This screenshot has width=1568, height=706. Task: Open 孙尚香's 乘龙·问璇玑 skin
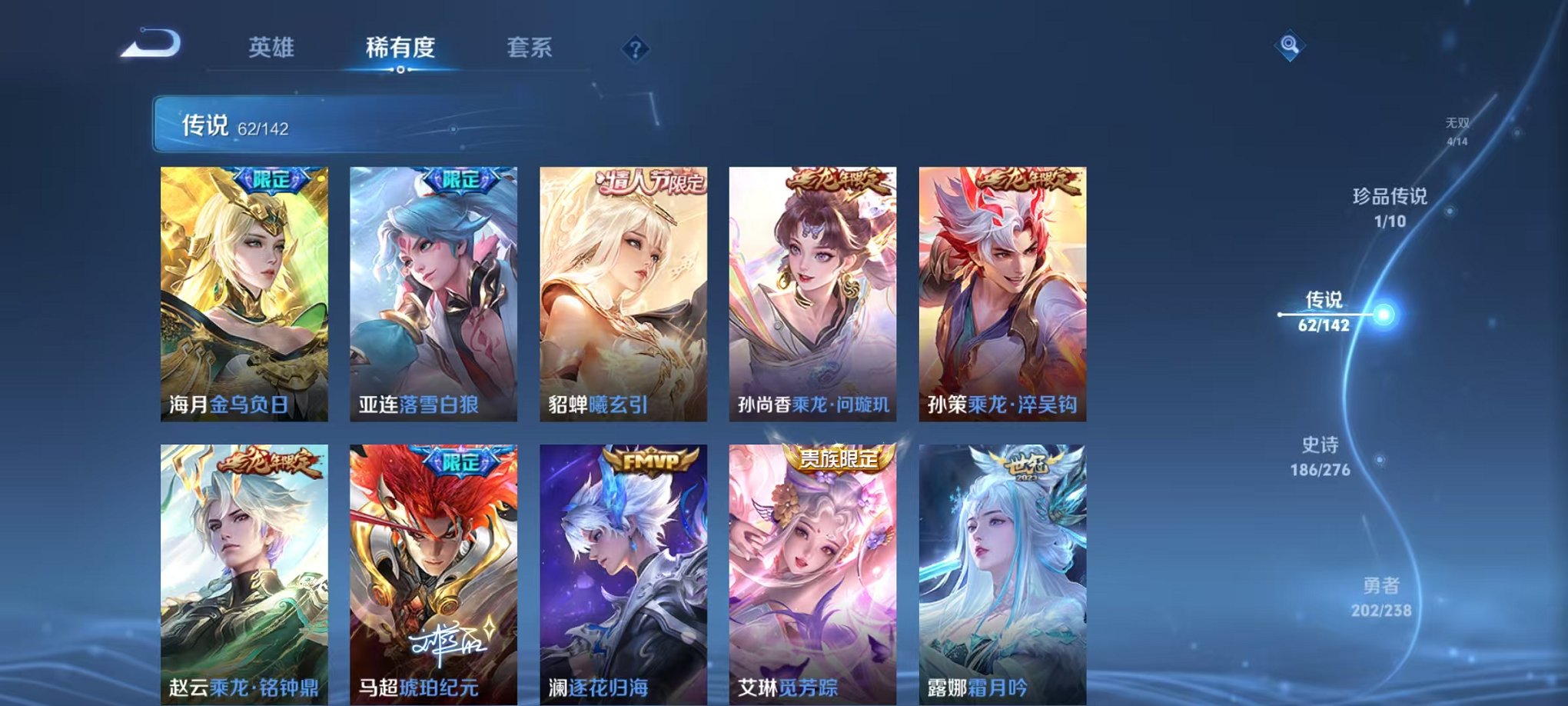pos(811,292)
